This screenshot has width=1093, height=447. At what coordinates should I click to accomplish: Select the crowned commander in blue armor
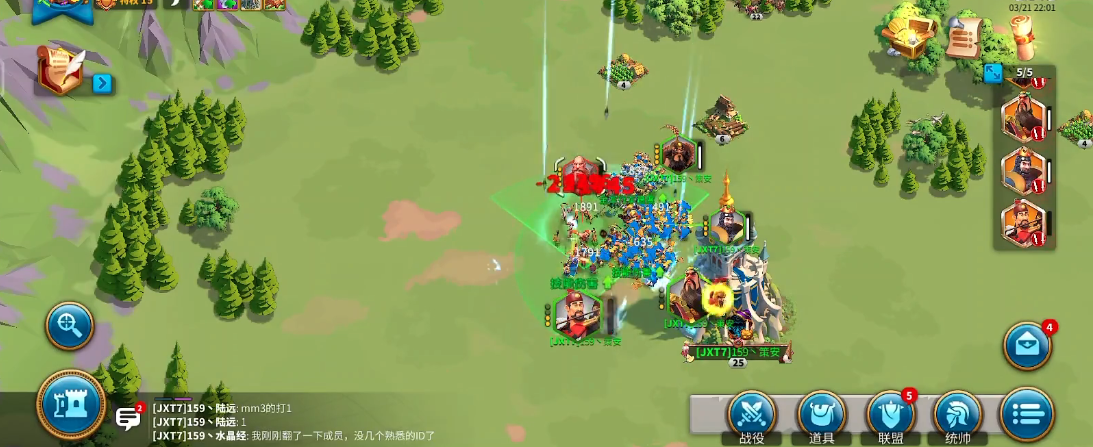point(1022,170)
